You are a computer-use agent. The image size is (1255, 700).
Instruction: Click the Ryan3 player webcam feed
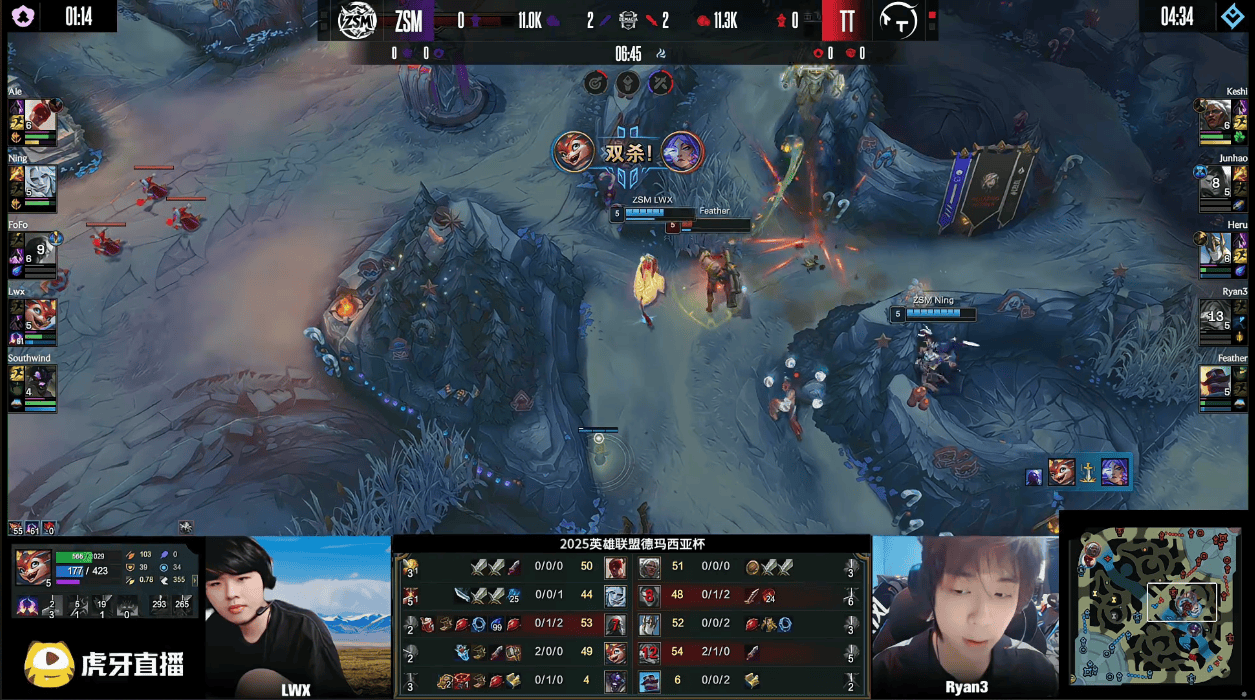coord(964,610)
